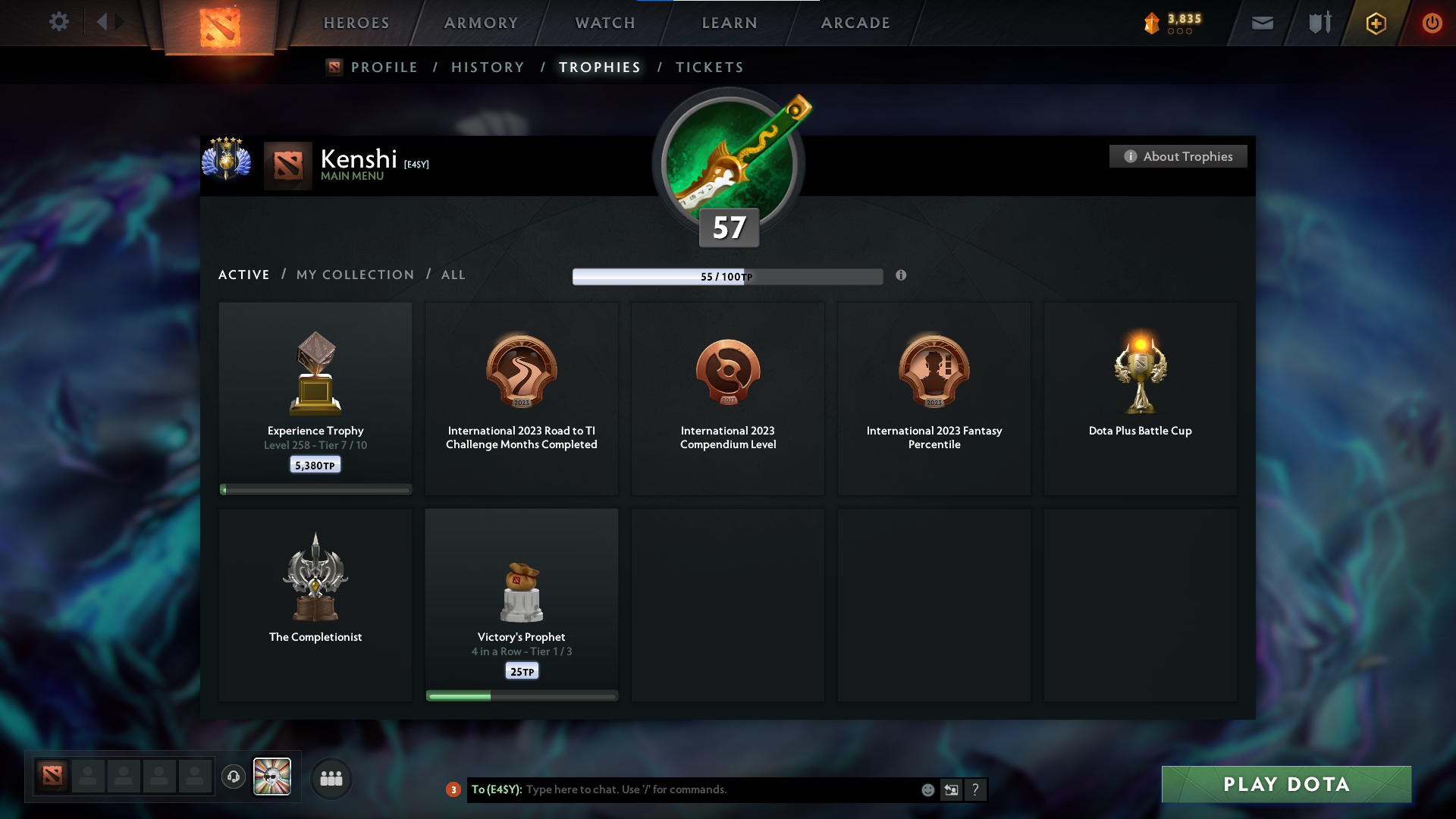This screenshot has width=1456, height=819.
Task: Click the 55/100 TP progress bar
Action: pyautogui.click(x=728, y=276)
